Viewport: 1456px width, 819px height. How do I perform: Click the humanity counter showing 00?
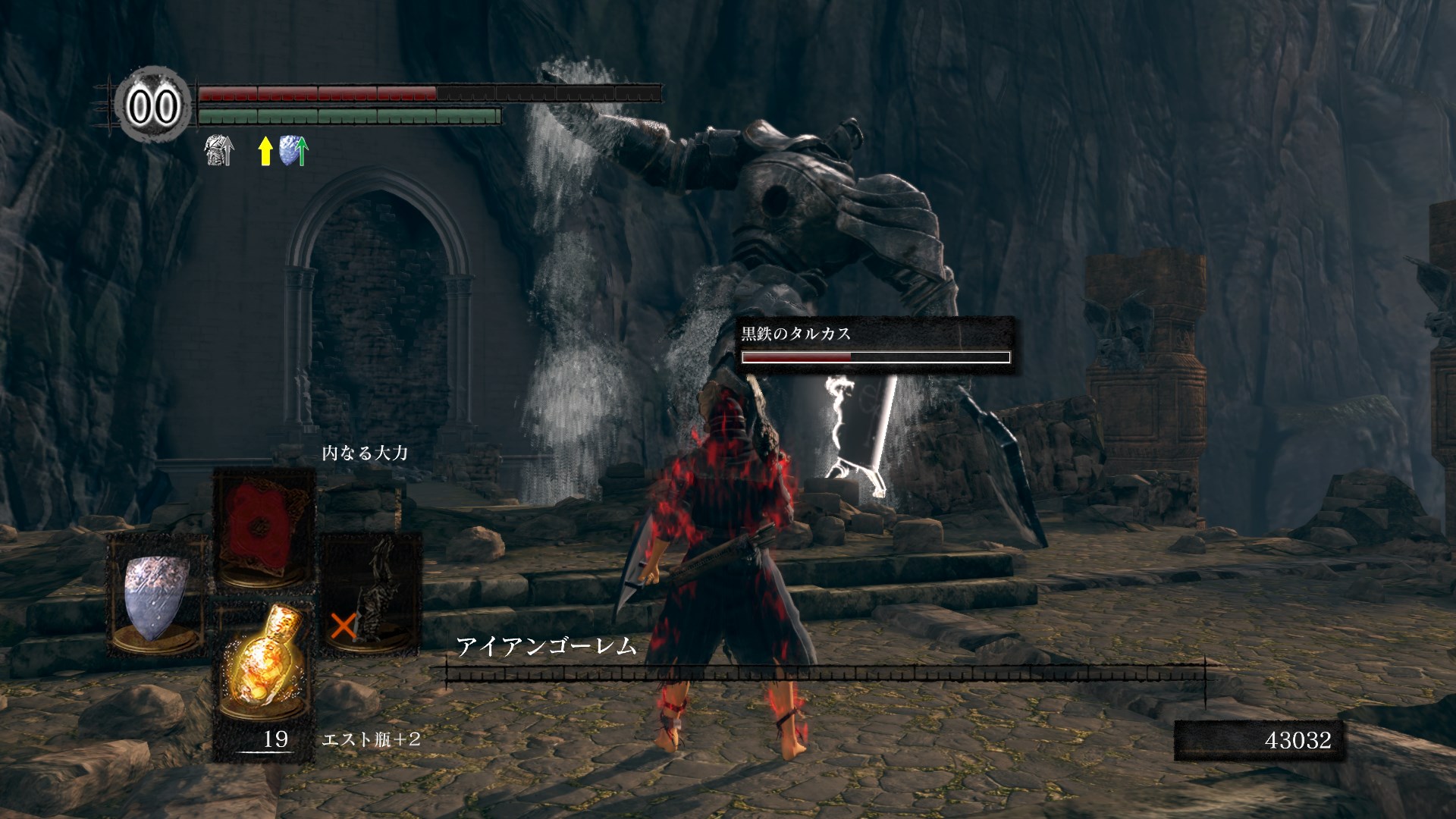153,106
